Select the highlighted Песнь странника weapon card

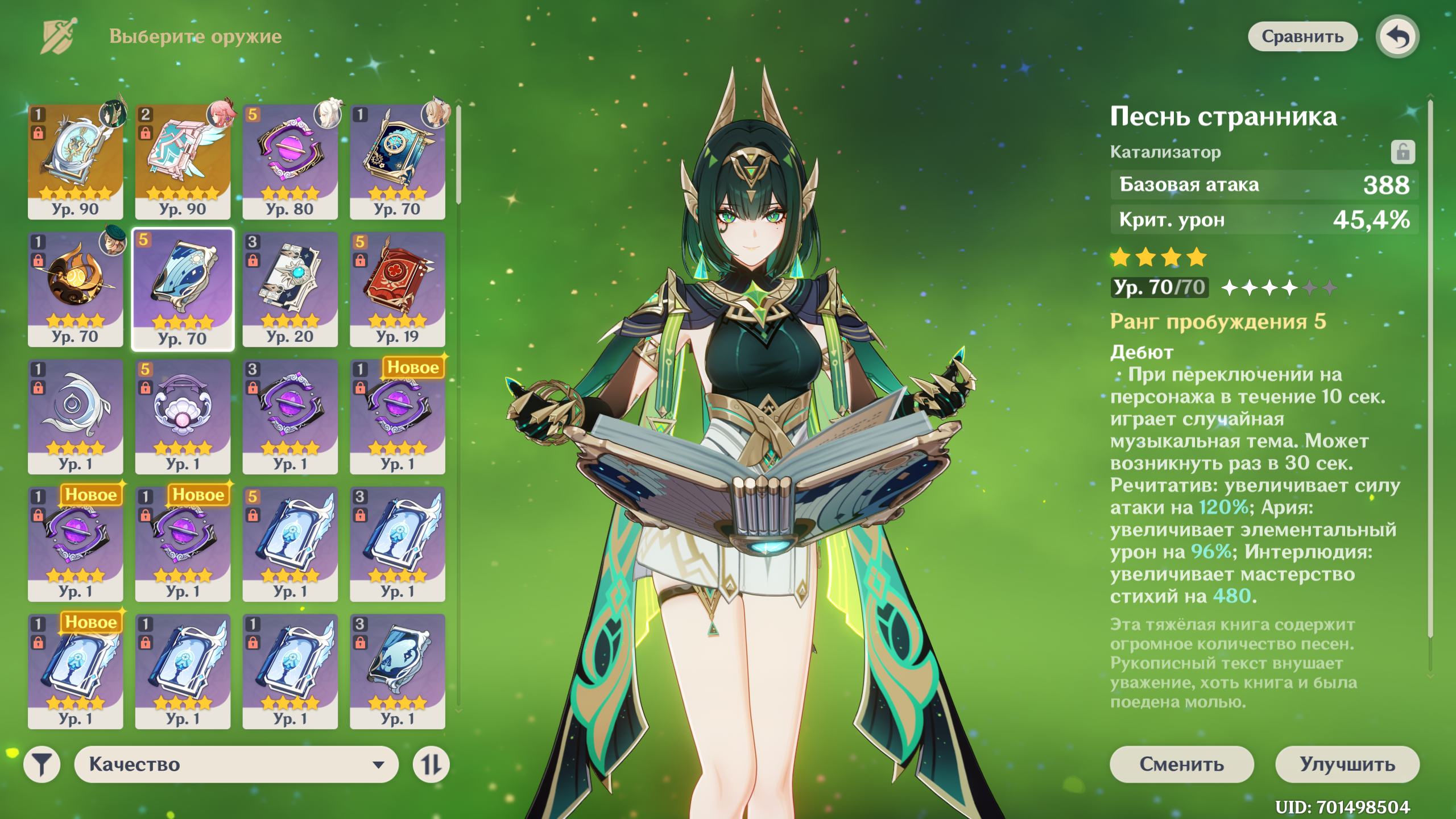click(183, 288)
